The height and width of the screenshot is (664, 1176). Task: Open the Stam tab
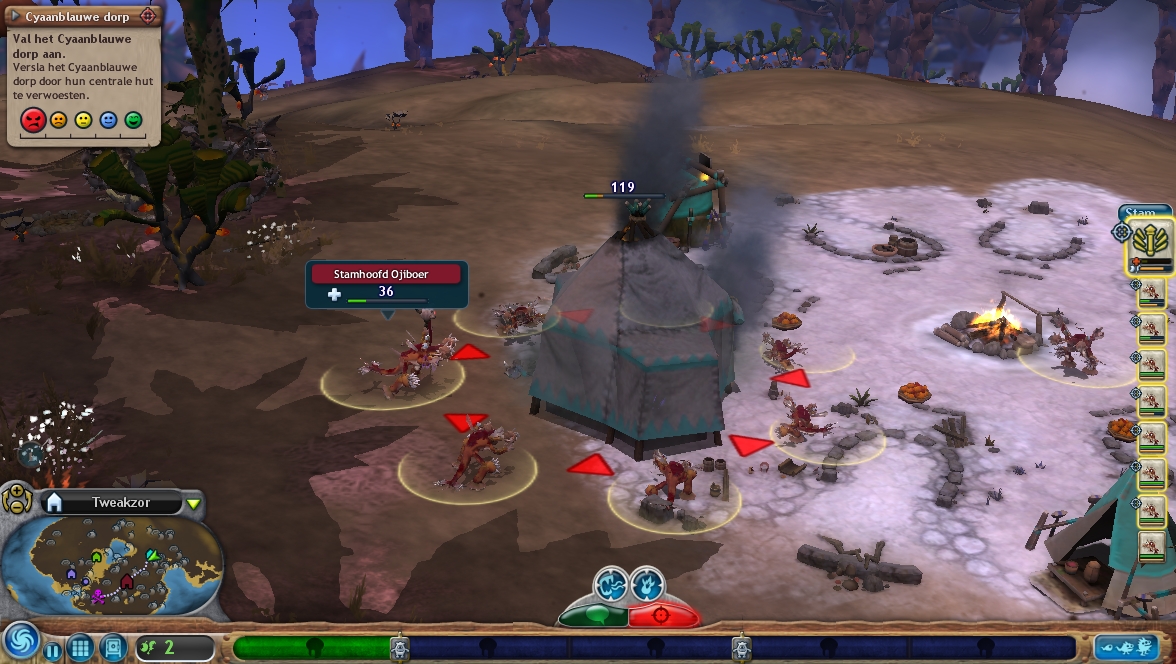(1139, 212)
